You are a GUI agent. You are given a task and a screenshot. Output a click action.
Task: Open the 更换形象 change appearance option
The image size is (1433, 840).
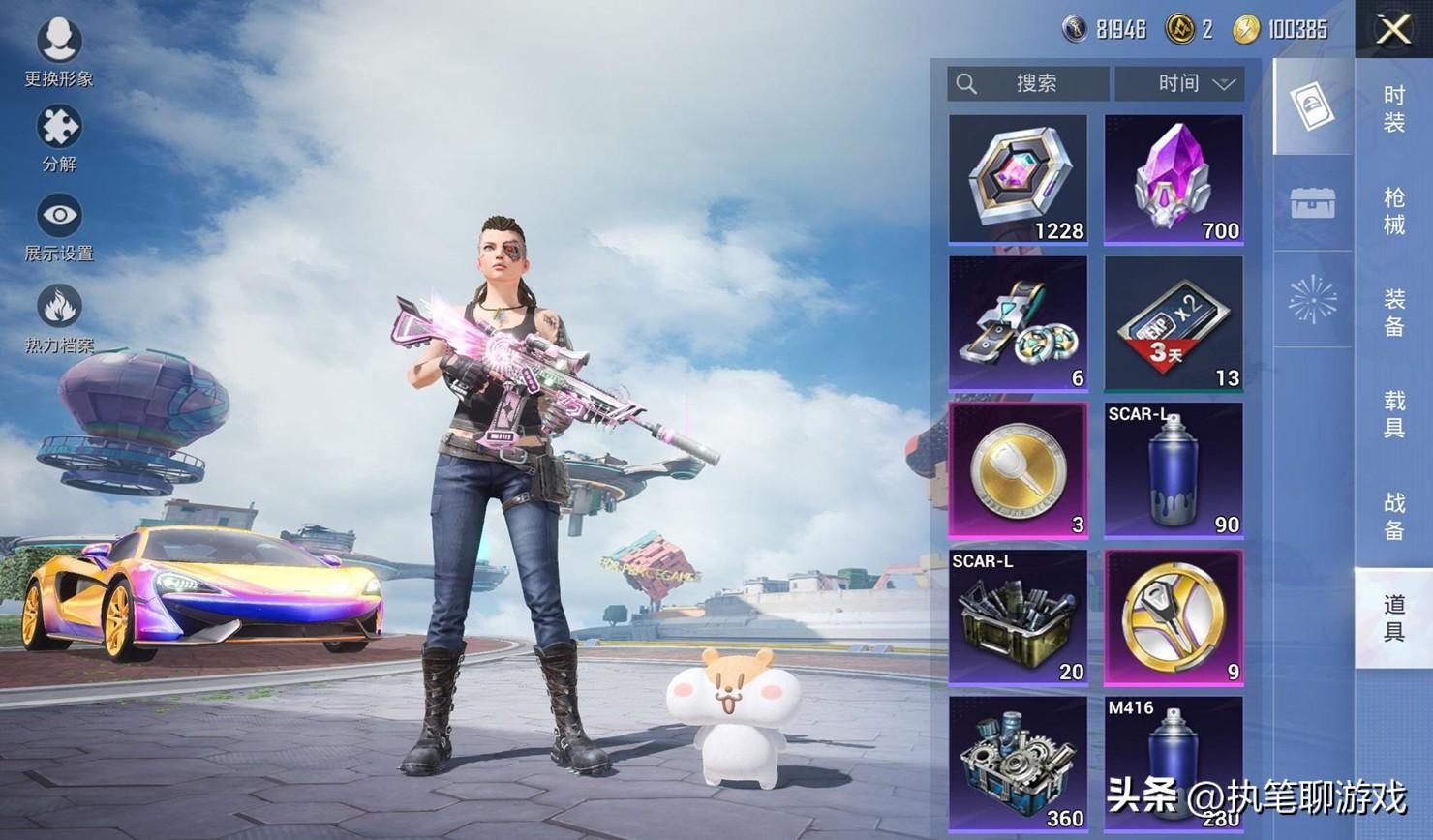coord(59,50)
